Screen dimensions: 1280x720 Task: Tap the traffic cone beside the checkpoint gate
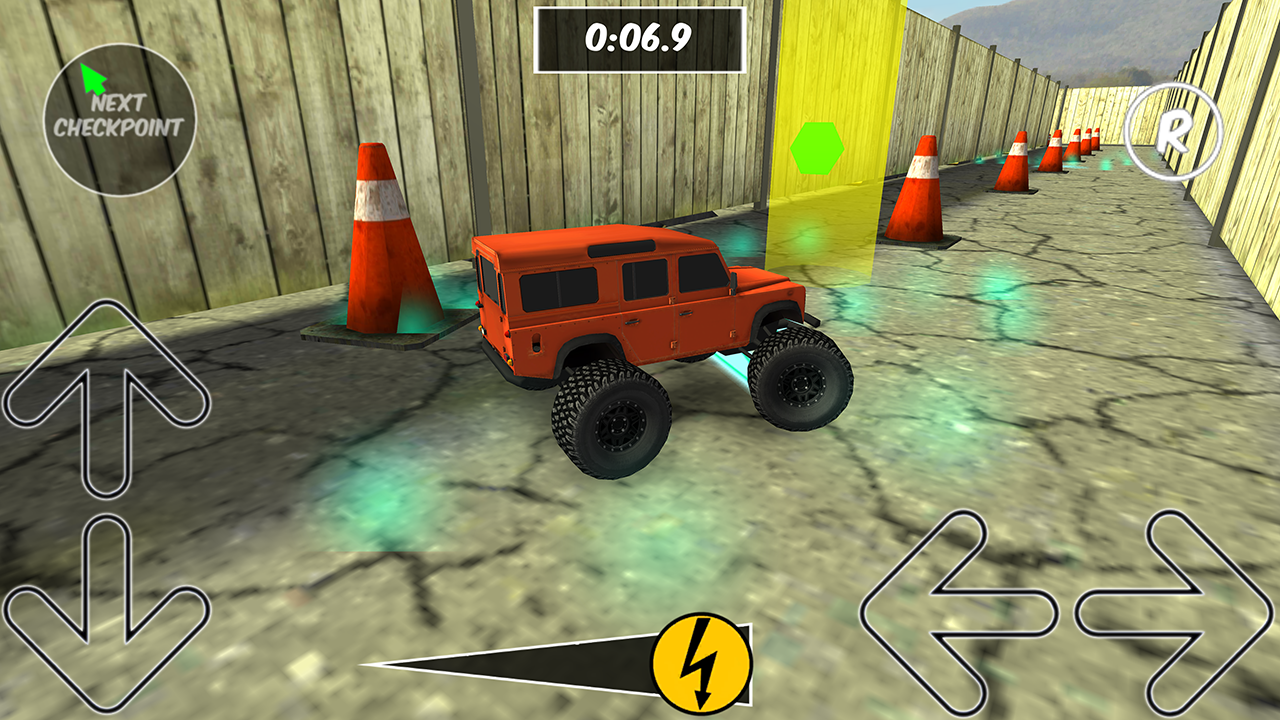(915, 190)
